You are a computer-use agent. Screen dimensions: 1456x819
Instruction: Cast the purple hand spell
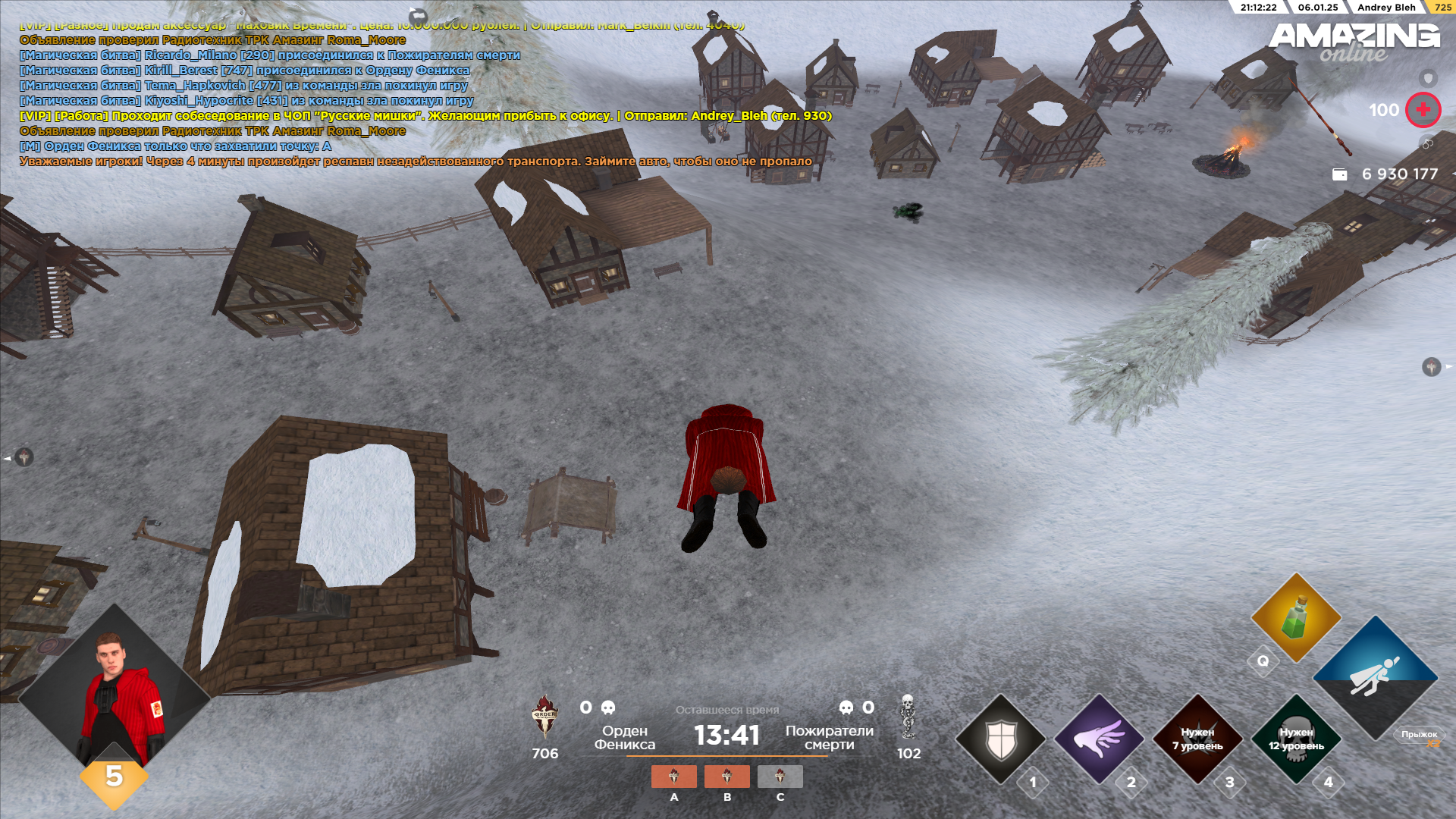coord(1099,739)
